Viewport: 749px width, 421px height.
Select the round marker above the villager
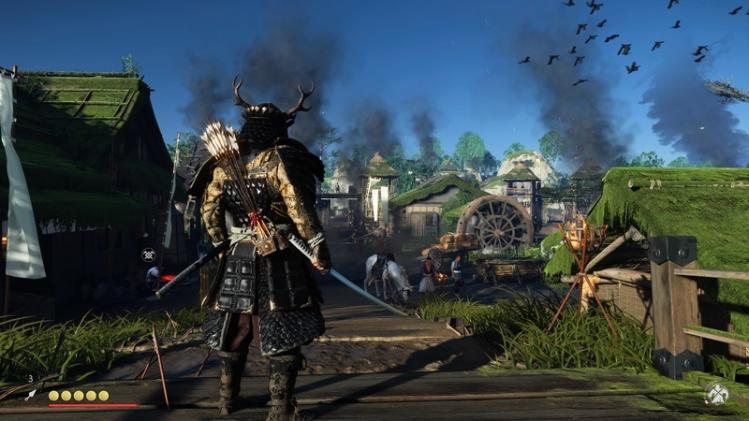(x=148, y=255)
